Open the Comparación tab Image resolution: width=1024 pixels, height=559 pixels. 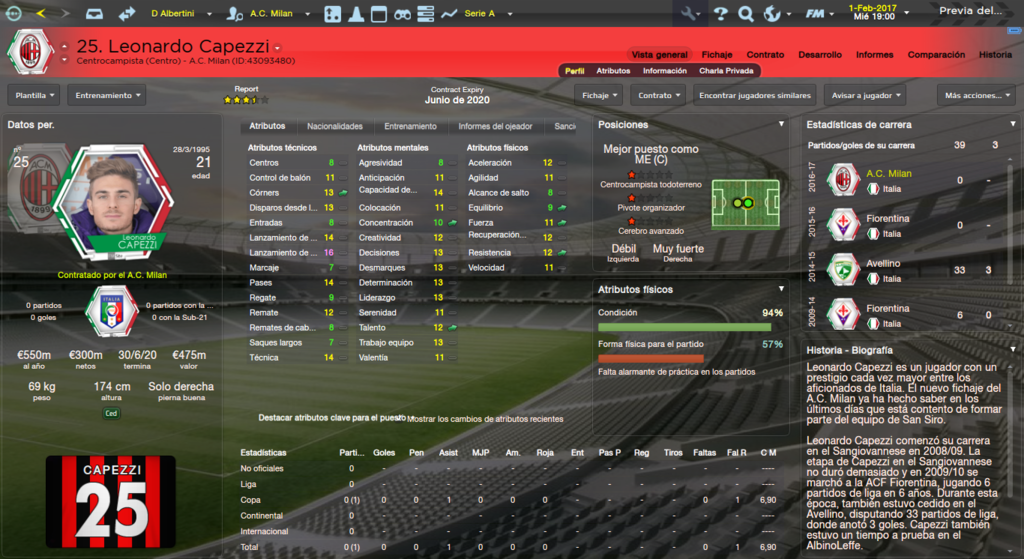click(936, 54)
